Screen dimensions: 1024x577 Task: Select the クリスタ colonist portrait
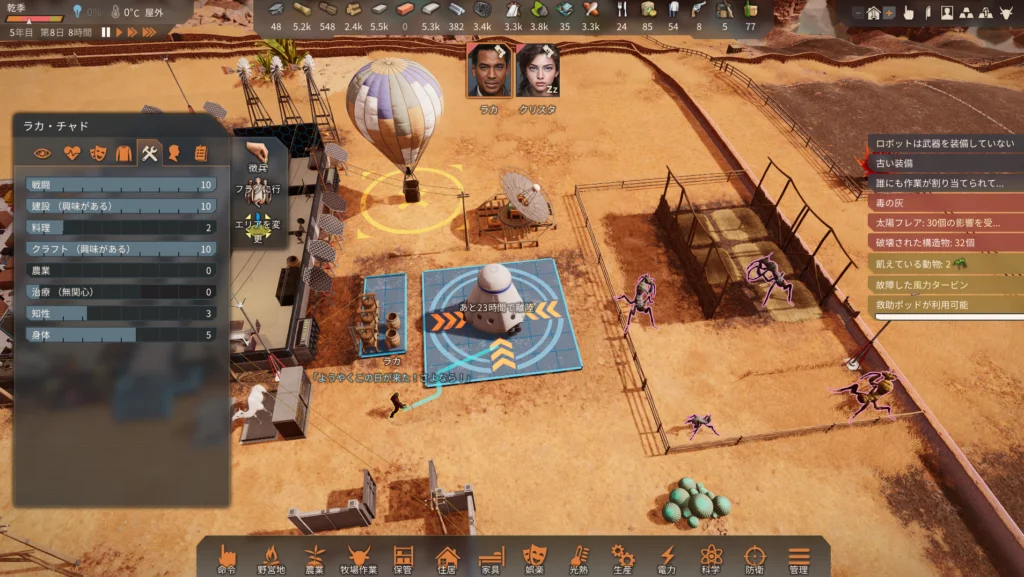click(537, 70)
